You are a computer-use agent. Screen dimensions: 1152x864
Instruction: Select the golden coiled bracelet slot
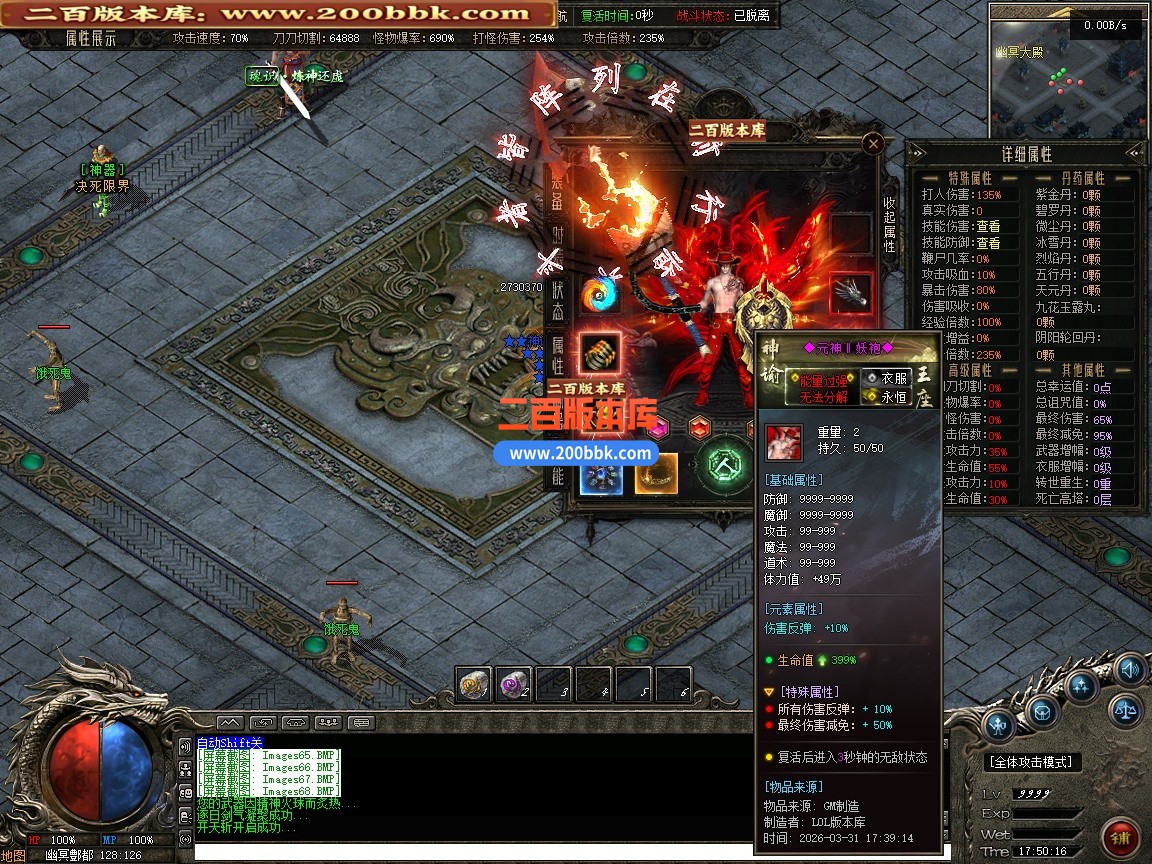coord(600,352)
